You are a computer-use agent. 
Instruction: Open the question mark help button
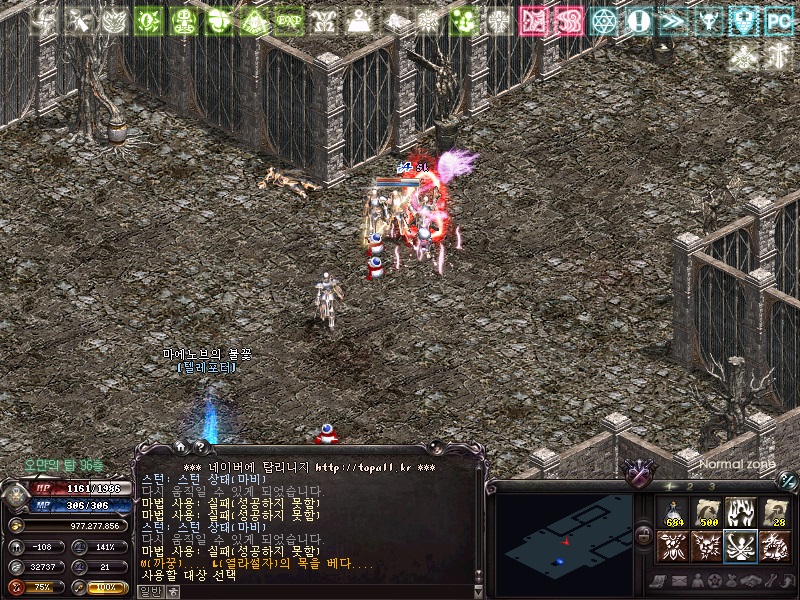(200, 447)
